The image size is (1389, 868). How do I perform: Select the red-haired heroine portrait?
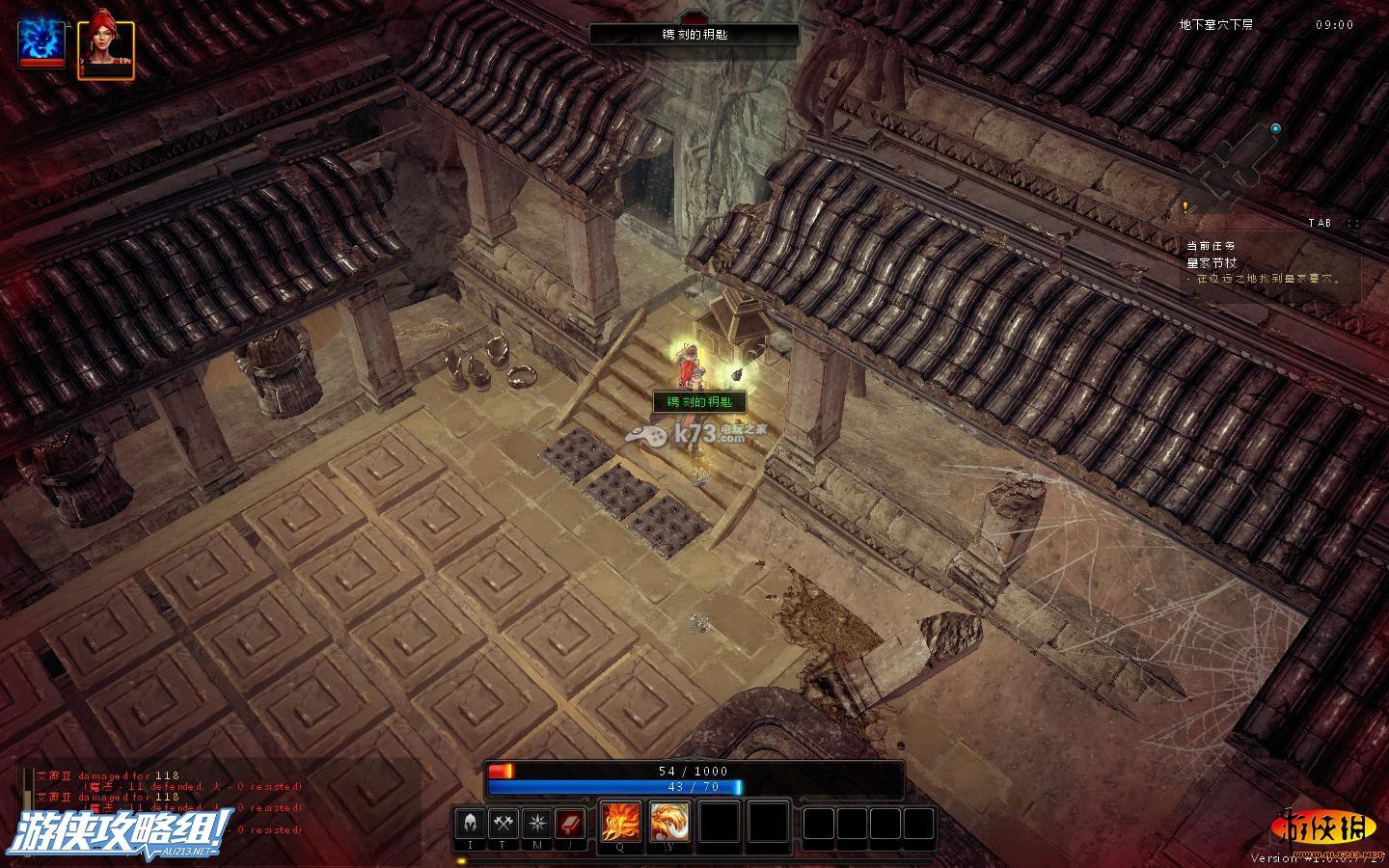pyautogui.click(x=106, y=45)
